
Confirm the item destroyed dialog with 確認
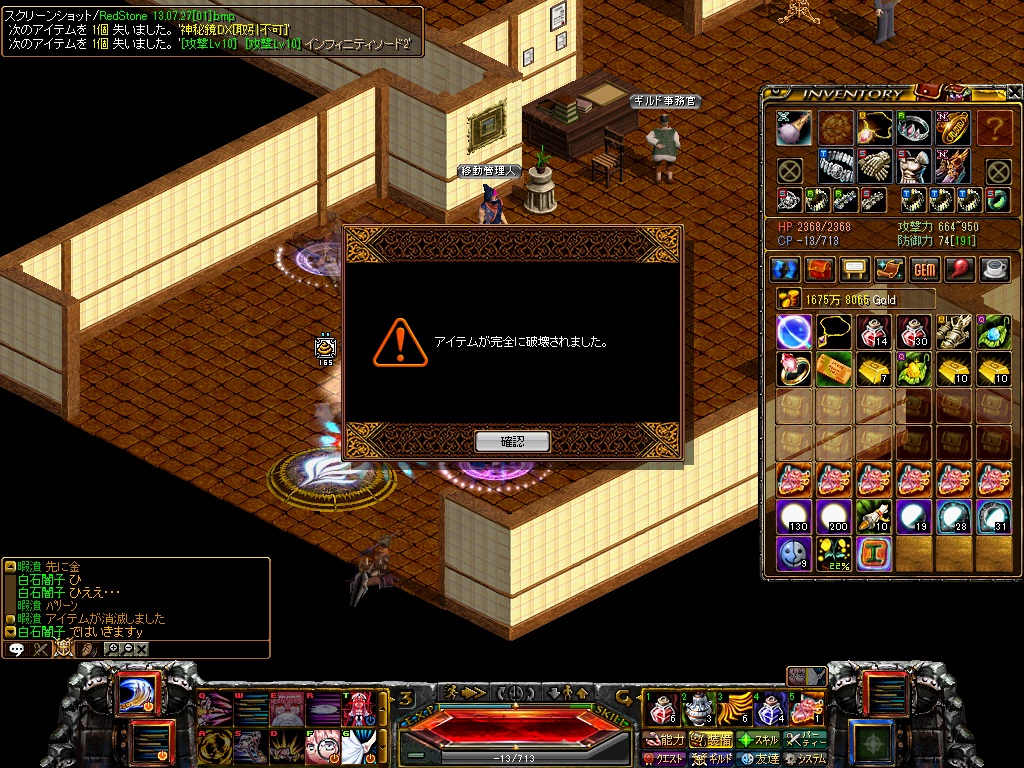[512, 441]
